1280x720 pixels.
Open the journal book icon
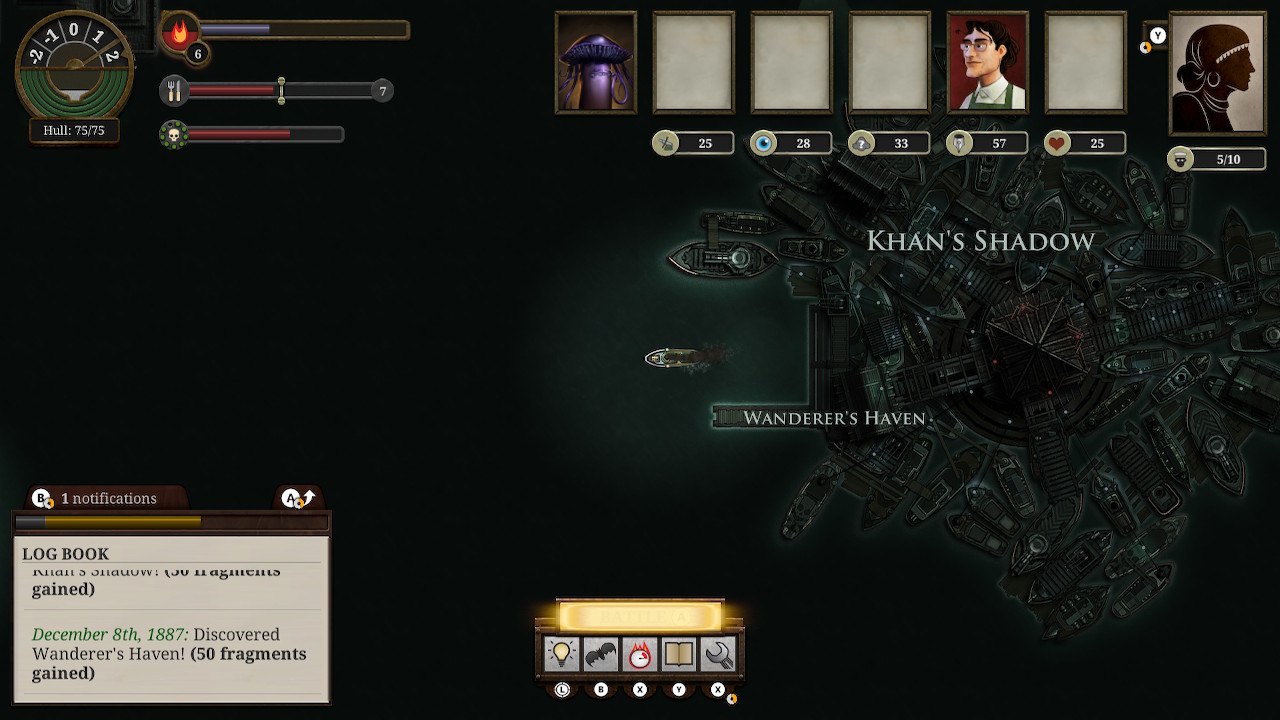pyautogui.click(x=679, y=654)
